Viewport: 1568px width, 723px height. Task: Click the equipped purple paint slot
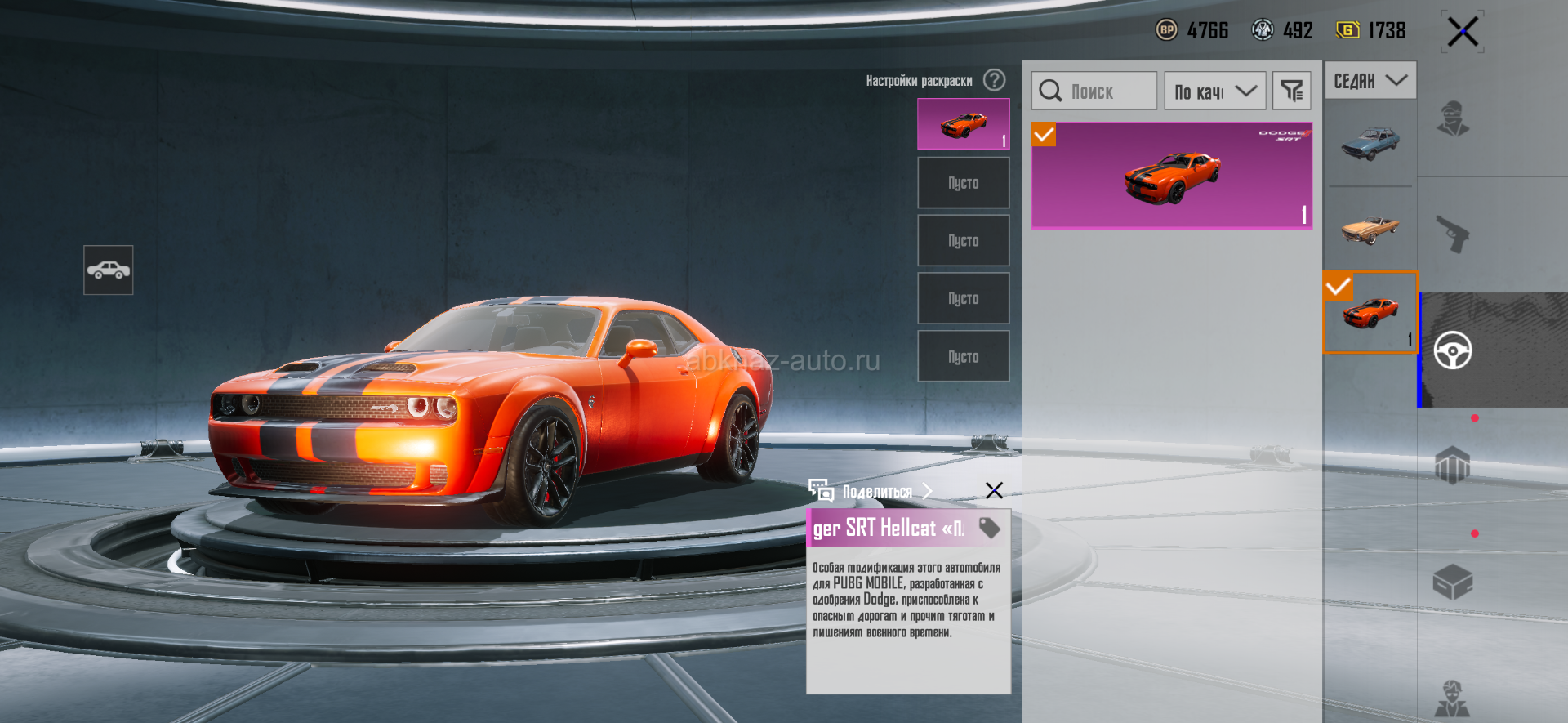point(963,124)
